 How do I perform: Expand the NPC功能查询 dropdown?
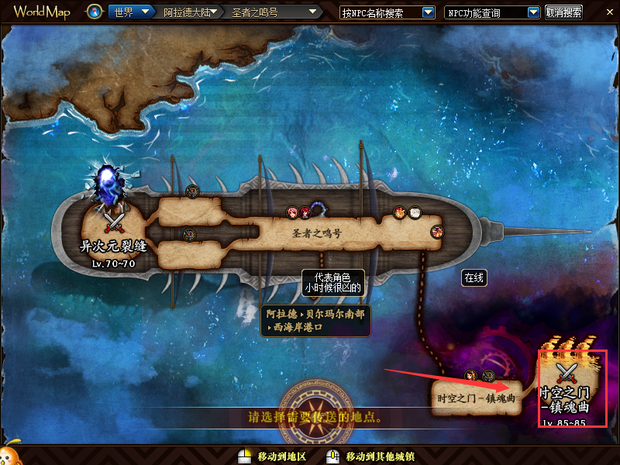click(533, 12)
